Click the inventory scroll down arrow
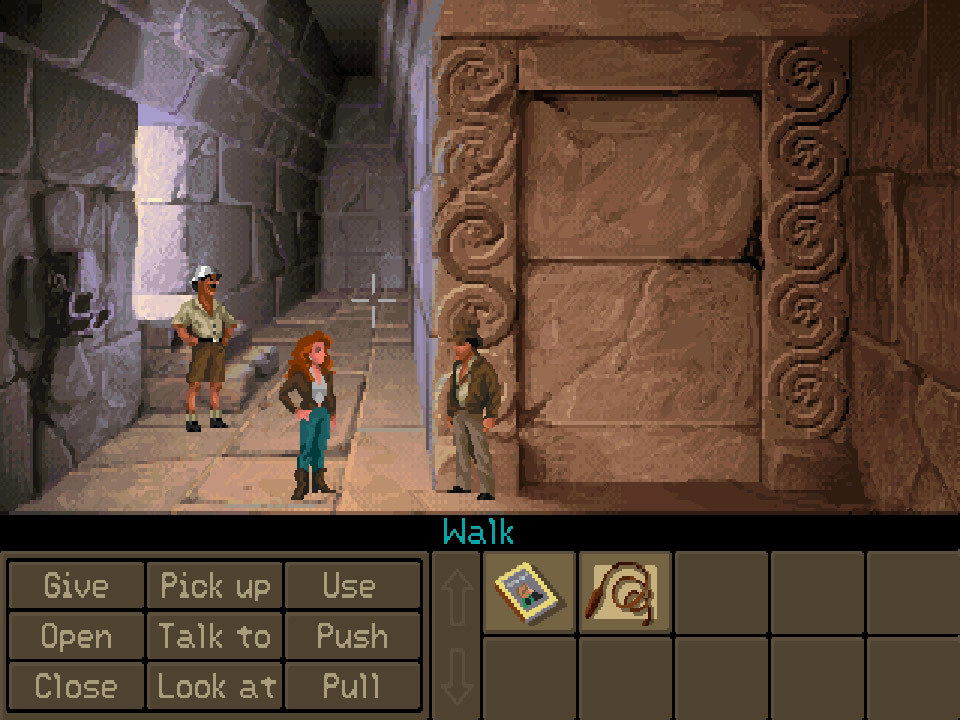The image size is (960, 720). click(456, 675)
